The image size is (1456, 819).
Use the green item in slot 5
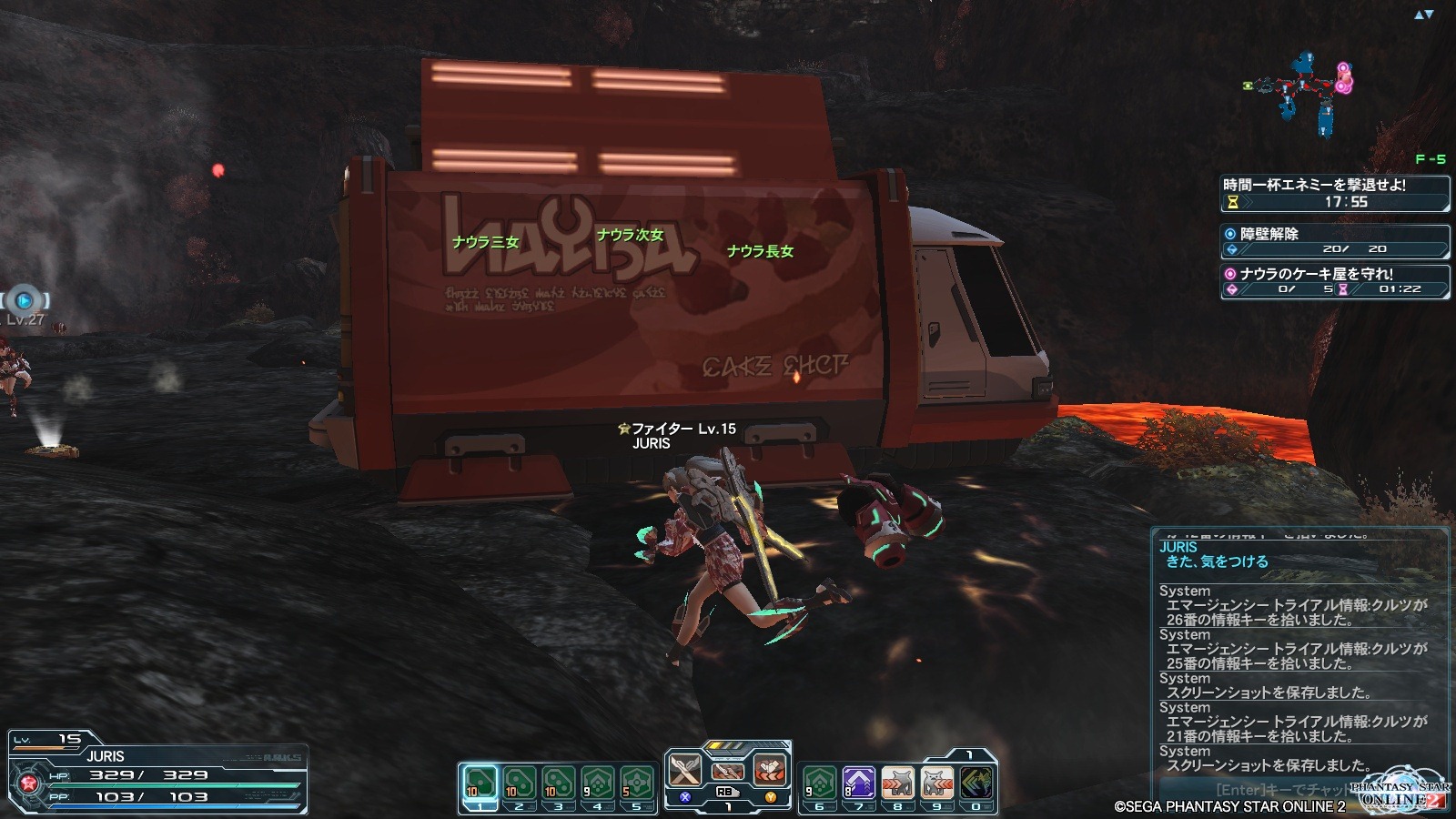click(x=636, y=783)
